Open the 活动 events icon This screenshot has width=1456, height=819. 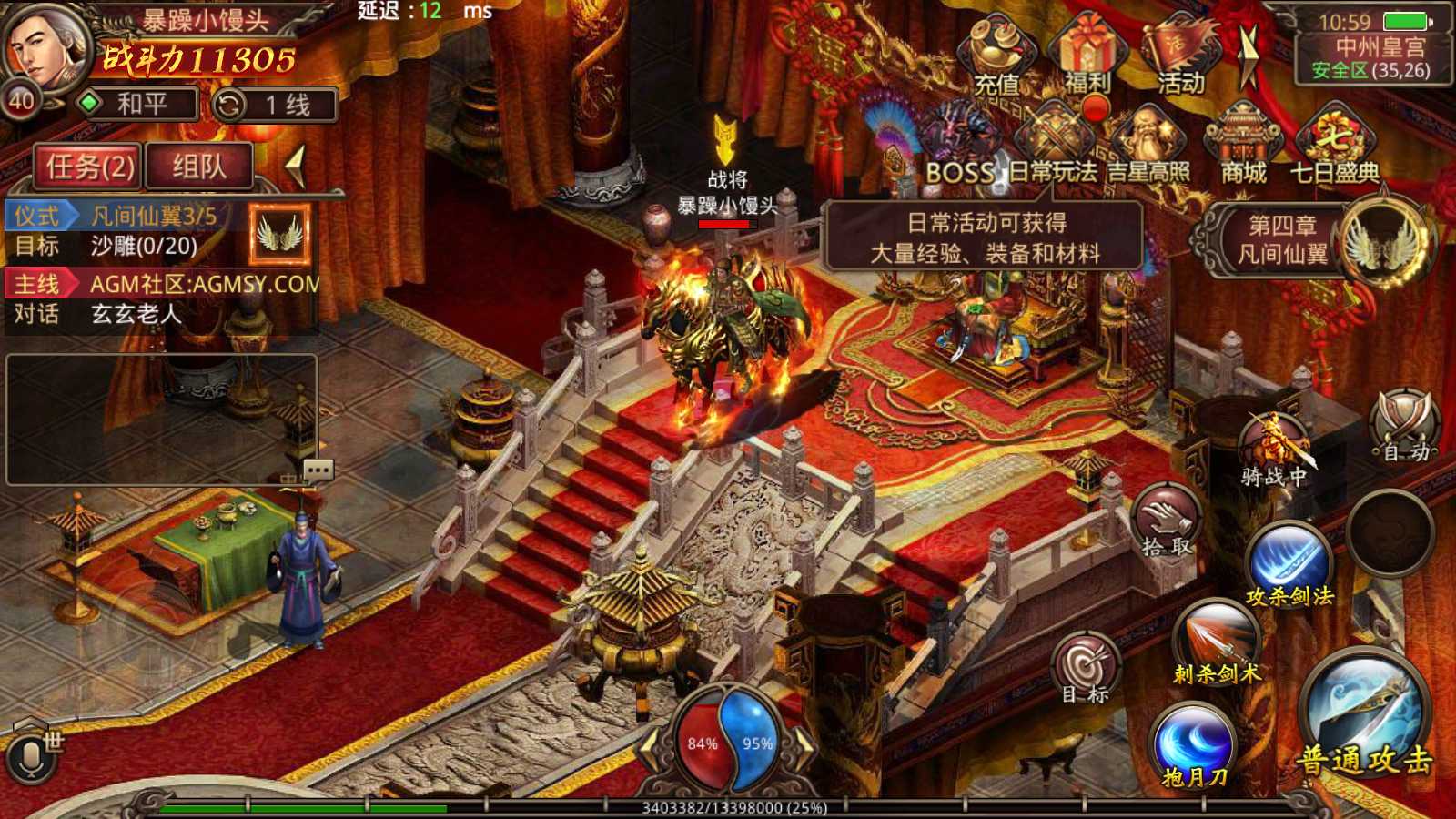pyautogui.click(x=1180, y=58)
